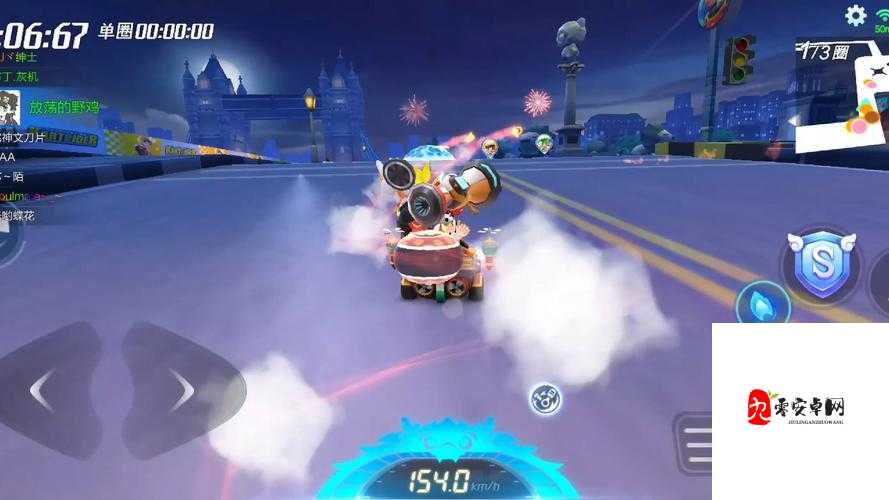Select player 放荡的野鸡 in ranking list

tap(60, 106)
